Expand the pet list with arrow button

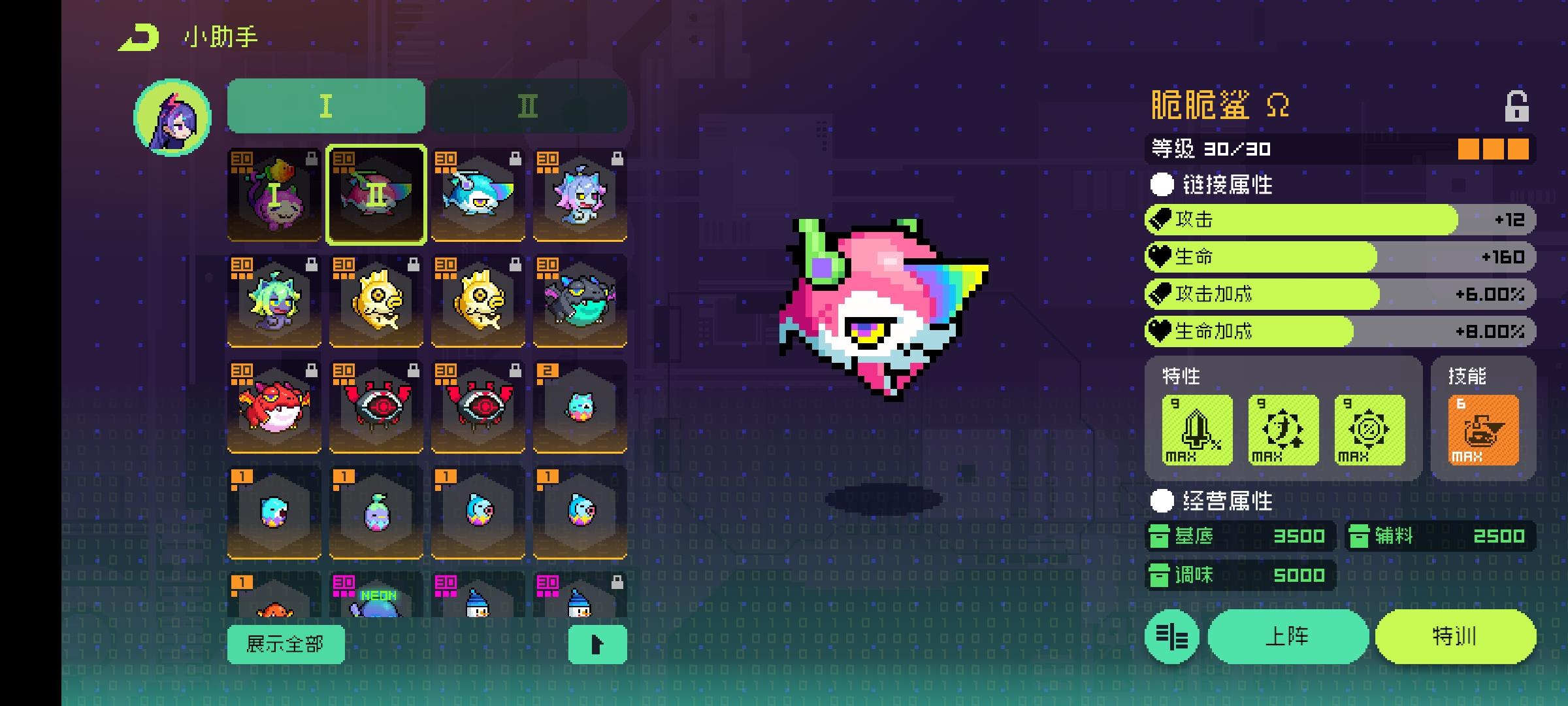pyautogui.click(x=596, y=644)
